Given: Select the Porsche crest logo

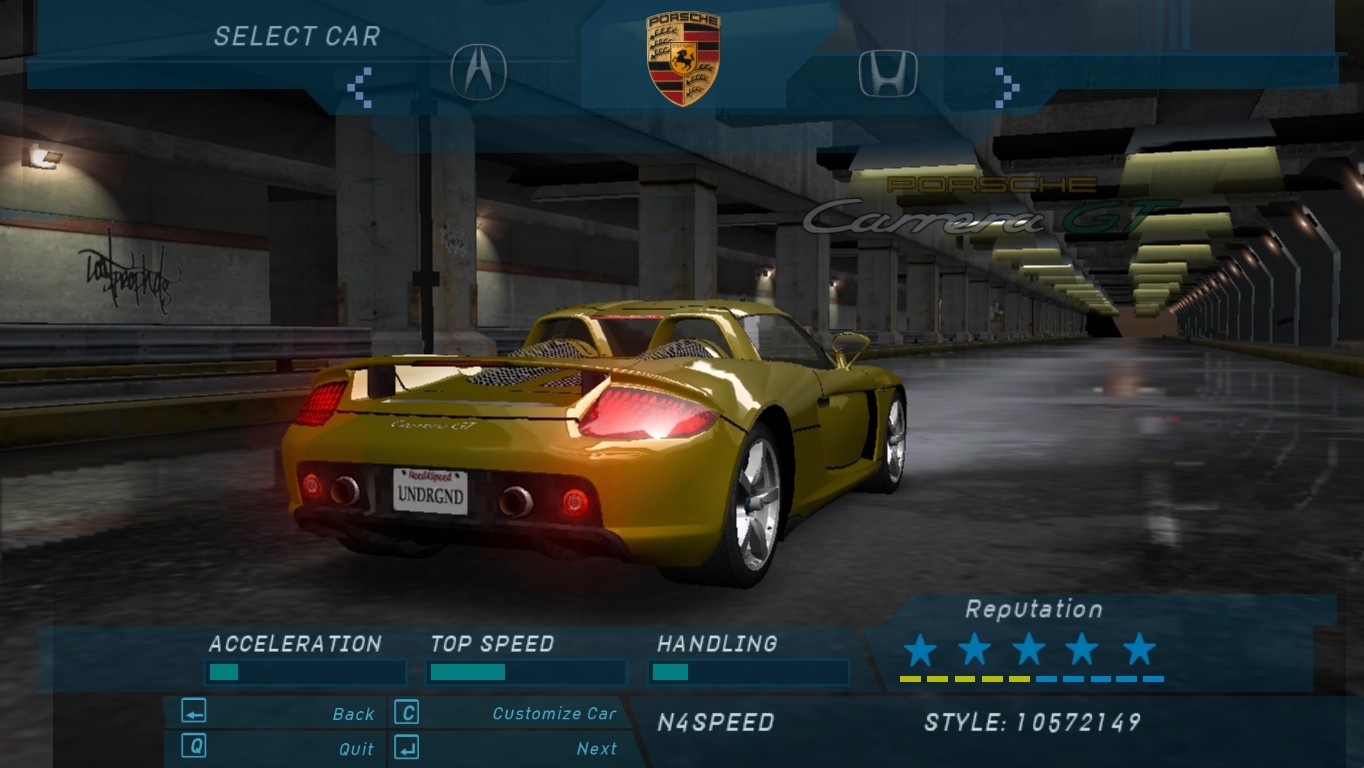Looking at the screenshot, I should (x=683, y=58).
